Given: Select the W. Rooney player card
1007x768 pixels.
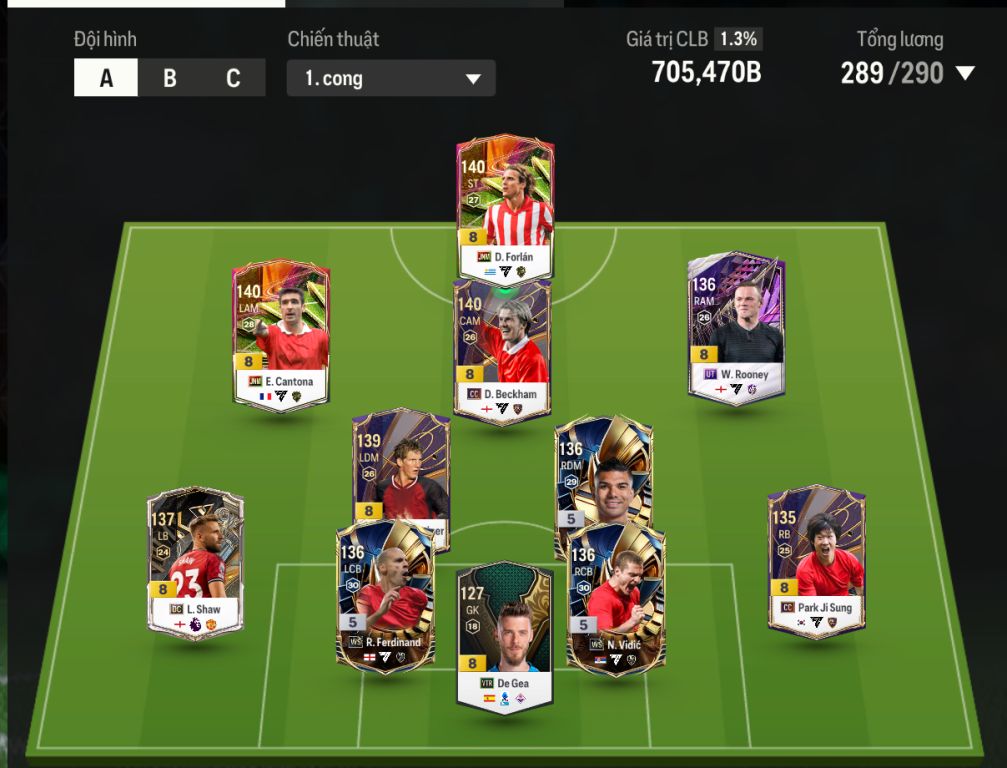Looking at the screenshot, I should point(736,325).
